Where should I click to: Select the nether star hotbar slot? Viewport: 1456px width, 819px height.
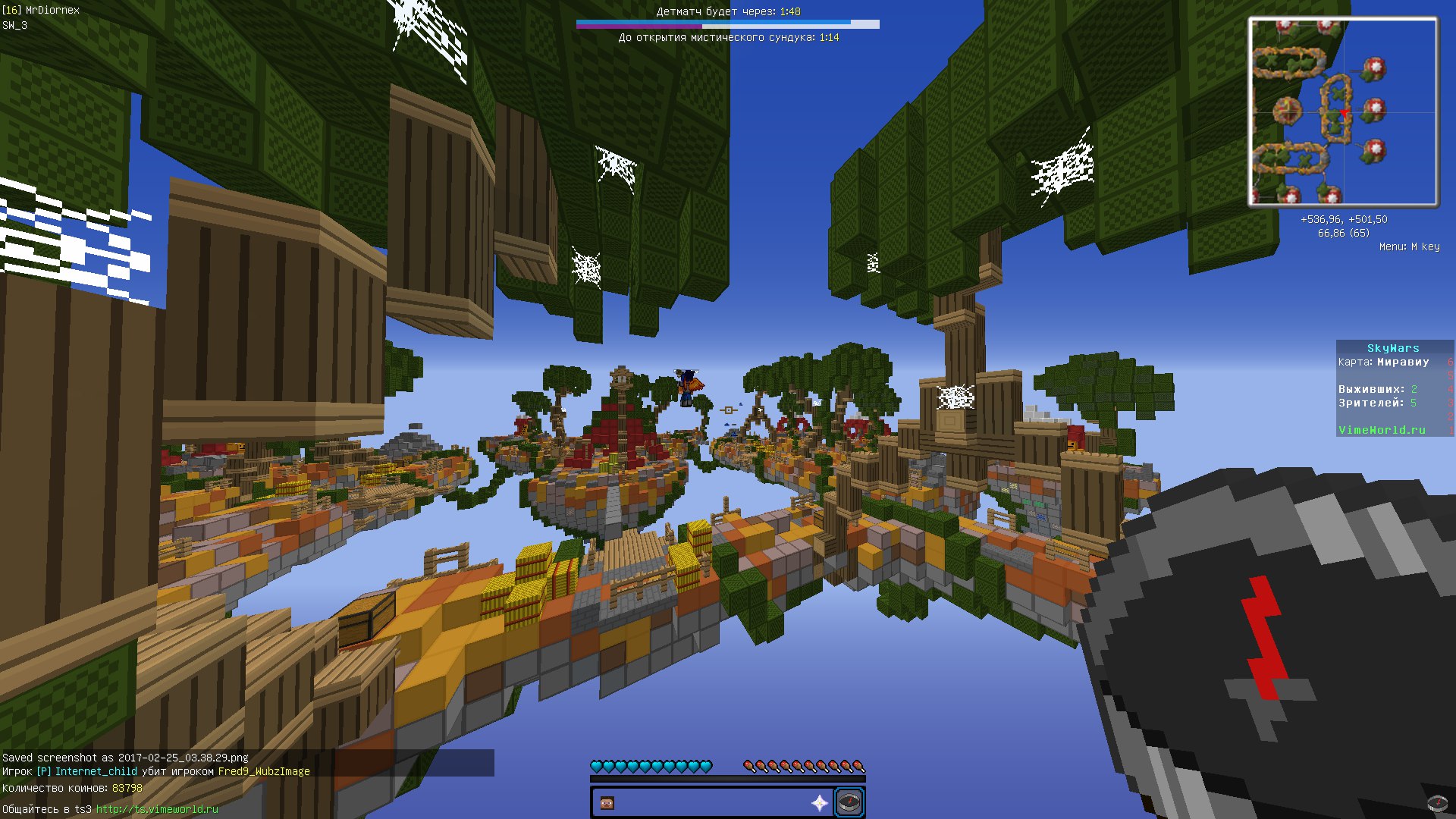tap(820, 803)
